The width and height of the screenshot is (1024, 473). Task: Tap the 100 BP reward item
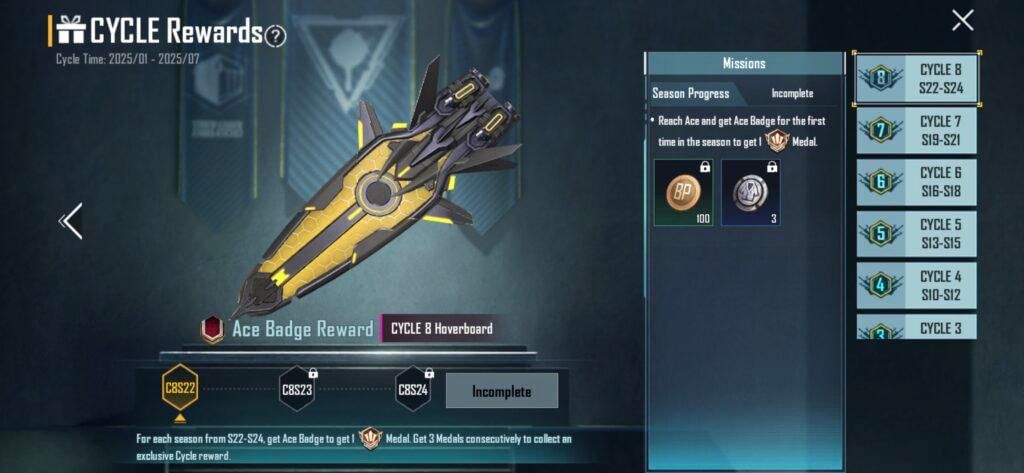pos(683,191)
